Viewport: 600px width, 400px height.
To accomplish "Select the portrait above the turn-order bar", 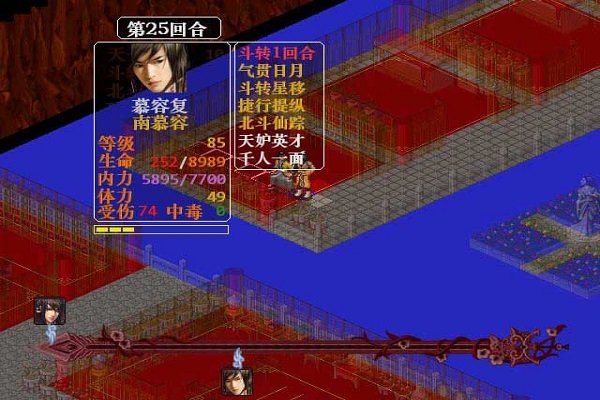I will [49, 311].
